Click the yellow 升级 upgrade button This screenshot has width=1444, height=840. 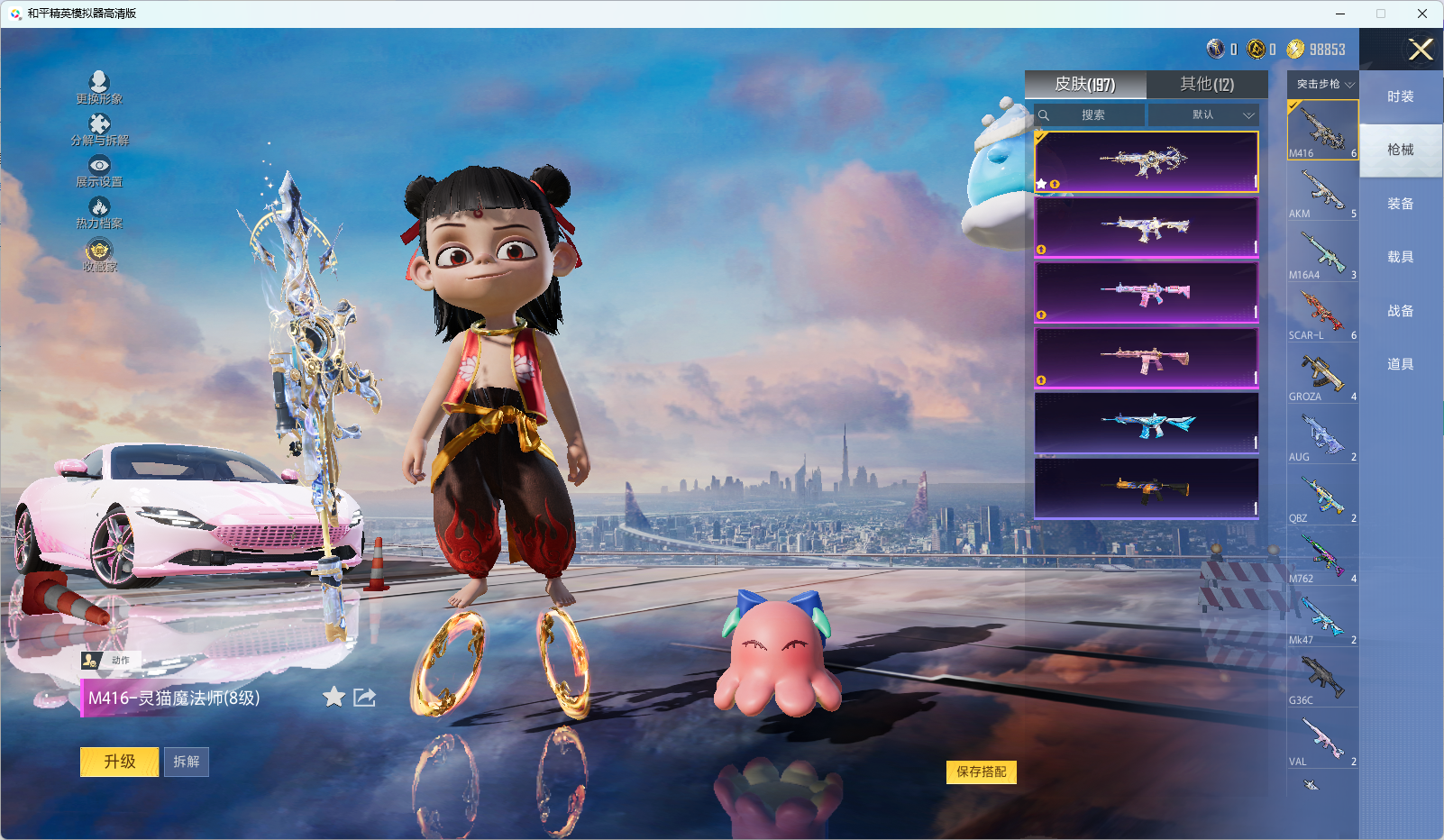[119, 762]
